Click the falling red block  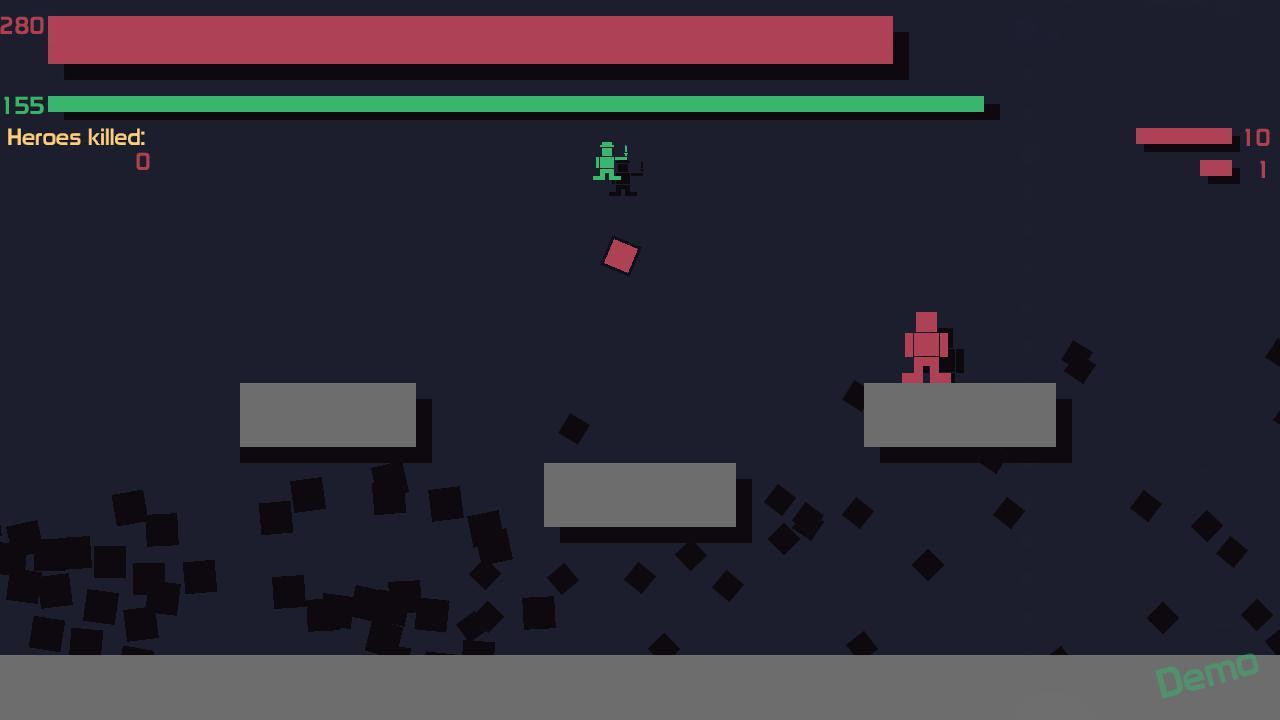(620, 255)
